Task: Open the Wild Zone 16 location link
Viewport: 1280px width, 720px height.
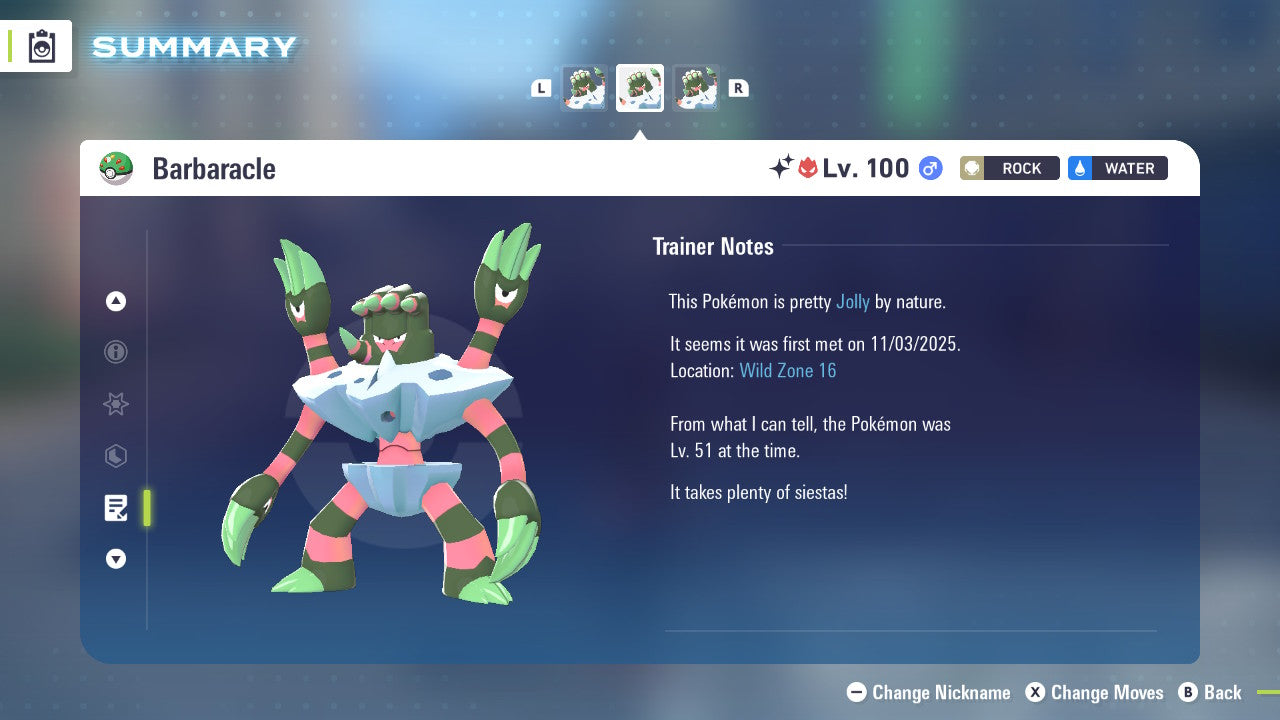Action: point(788,370)
